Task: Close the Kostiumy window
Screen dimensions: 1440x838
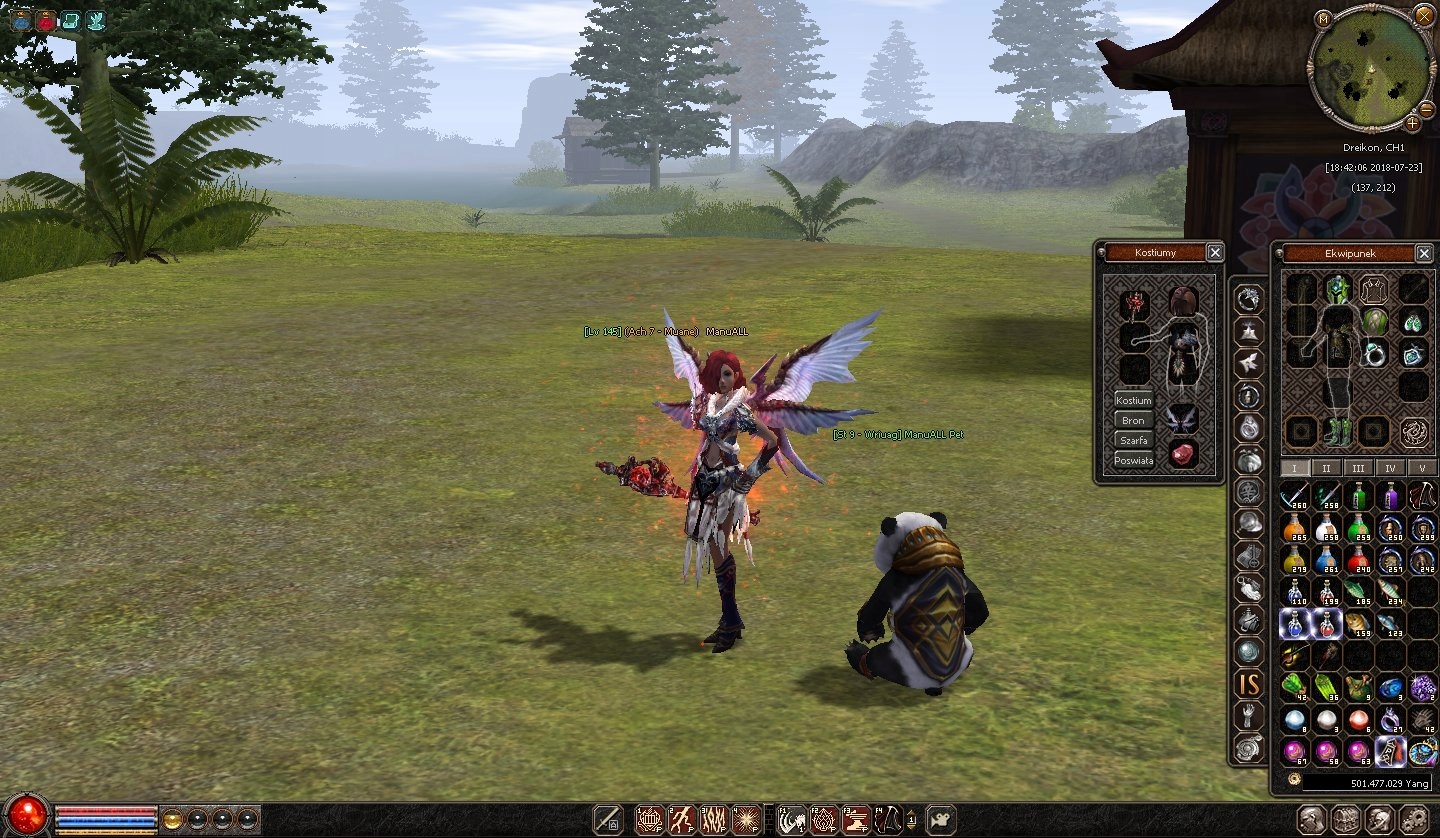Action: [x=1214, y=252]
